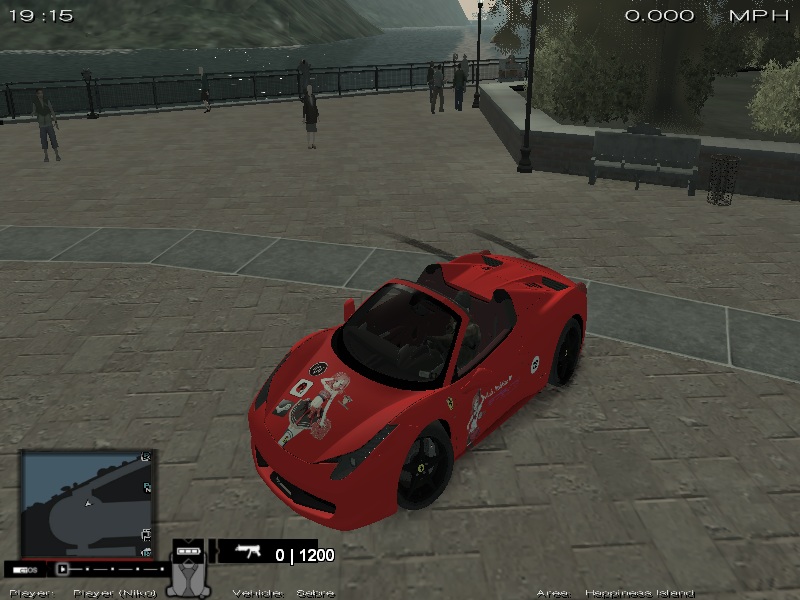Select the submachine gun weapon icon
800x600 pixels.
tap(248, 551)
